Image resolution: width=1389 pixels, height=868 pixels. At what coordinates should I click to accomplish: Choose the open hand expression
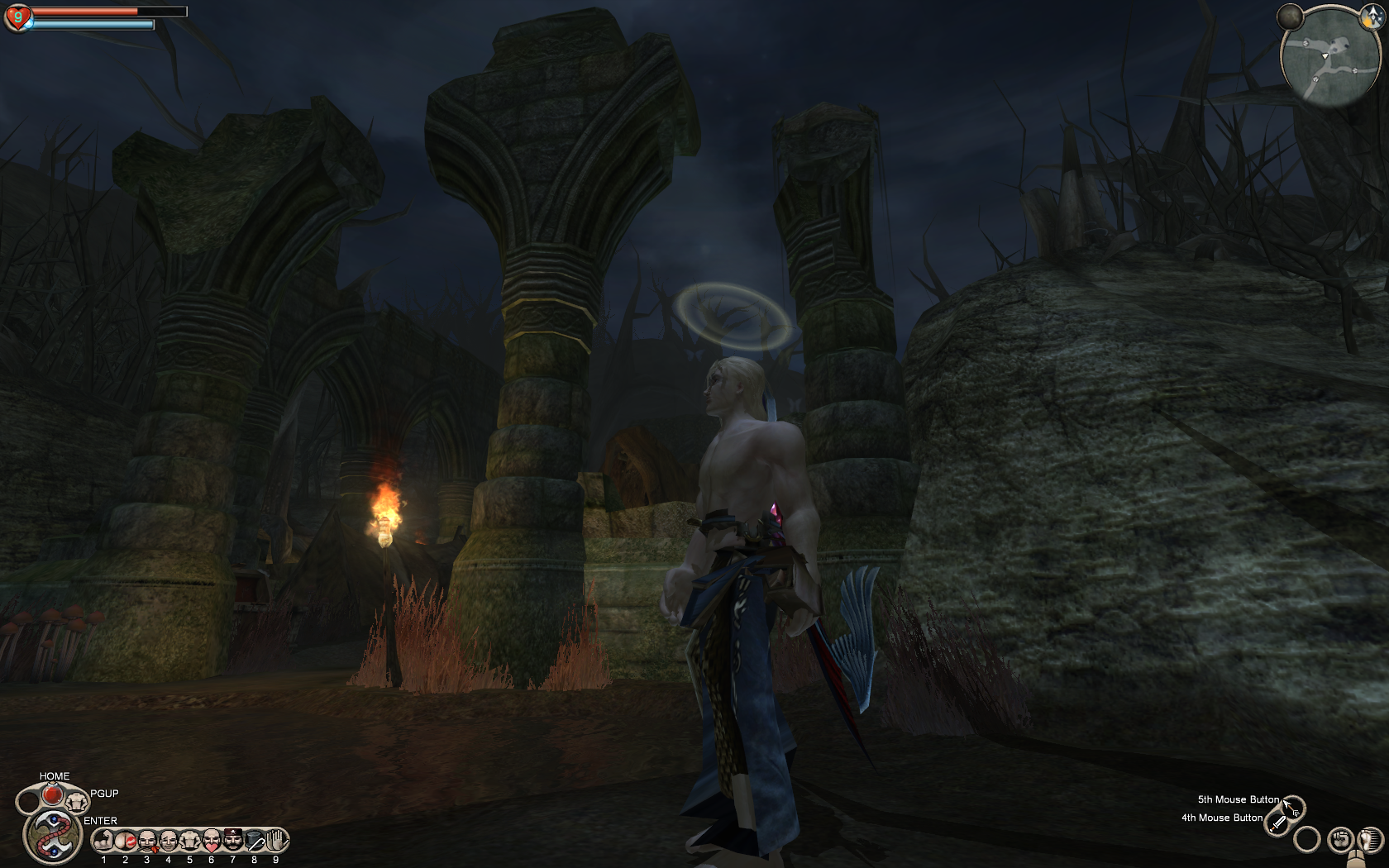coord(277,841)
